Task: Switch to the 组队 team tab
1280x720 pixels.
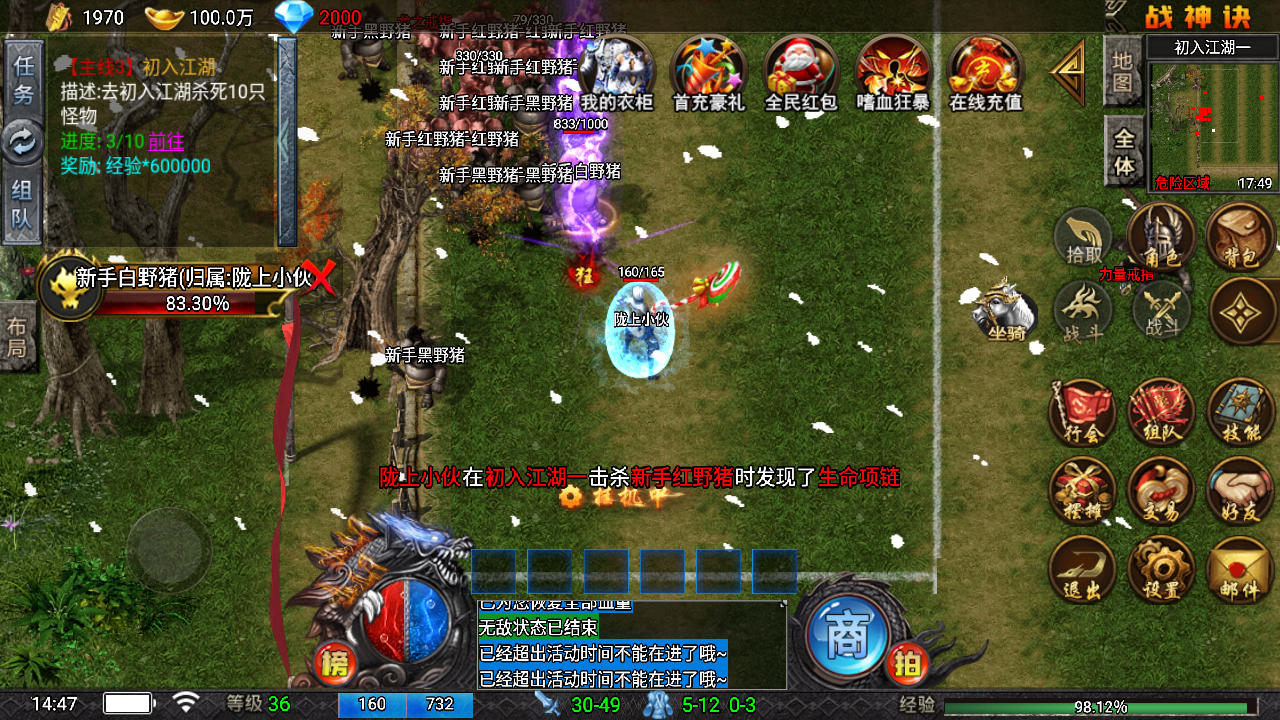Action: (x=22, y=205)
